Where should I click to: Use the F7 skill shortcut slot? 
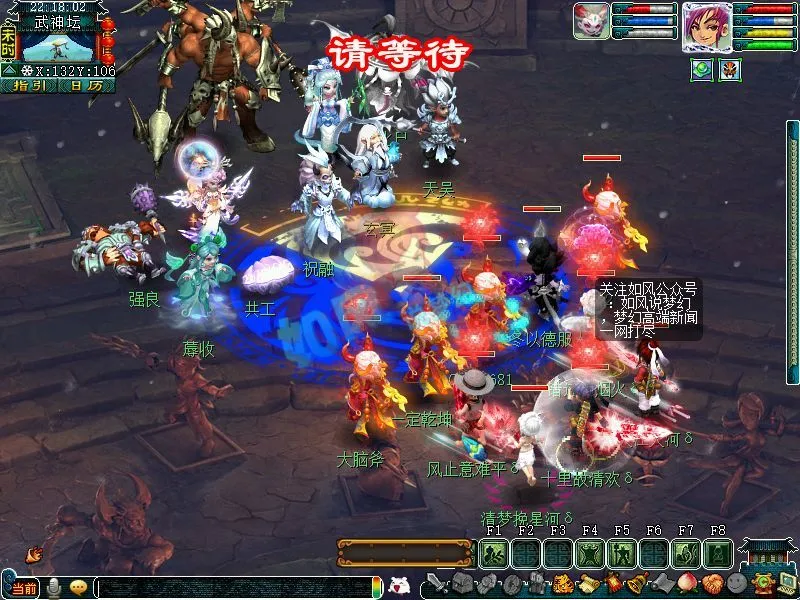[686, 553]
